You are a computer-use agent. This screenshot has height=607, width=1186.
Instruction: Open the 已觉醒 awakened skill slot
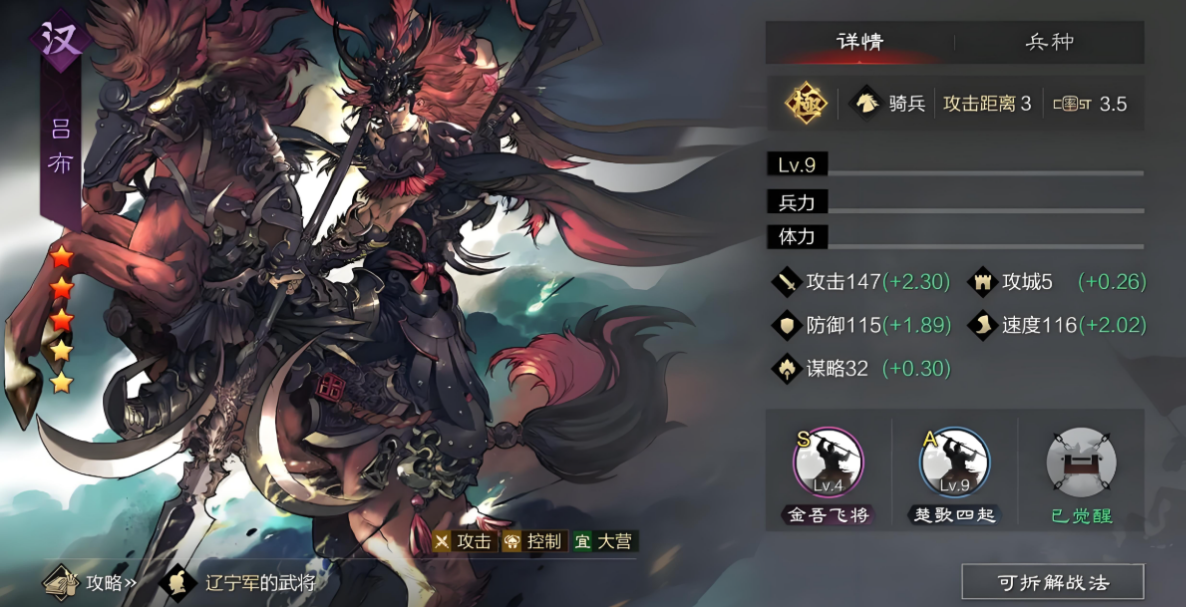coord(1081,463)
